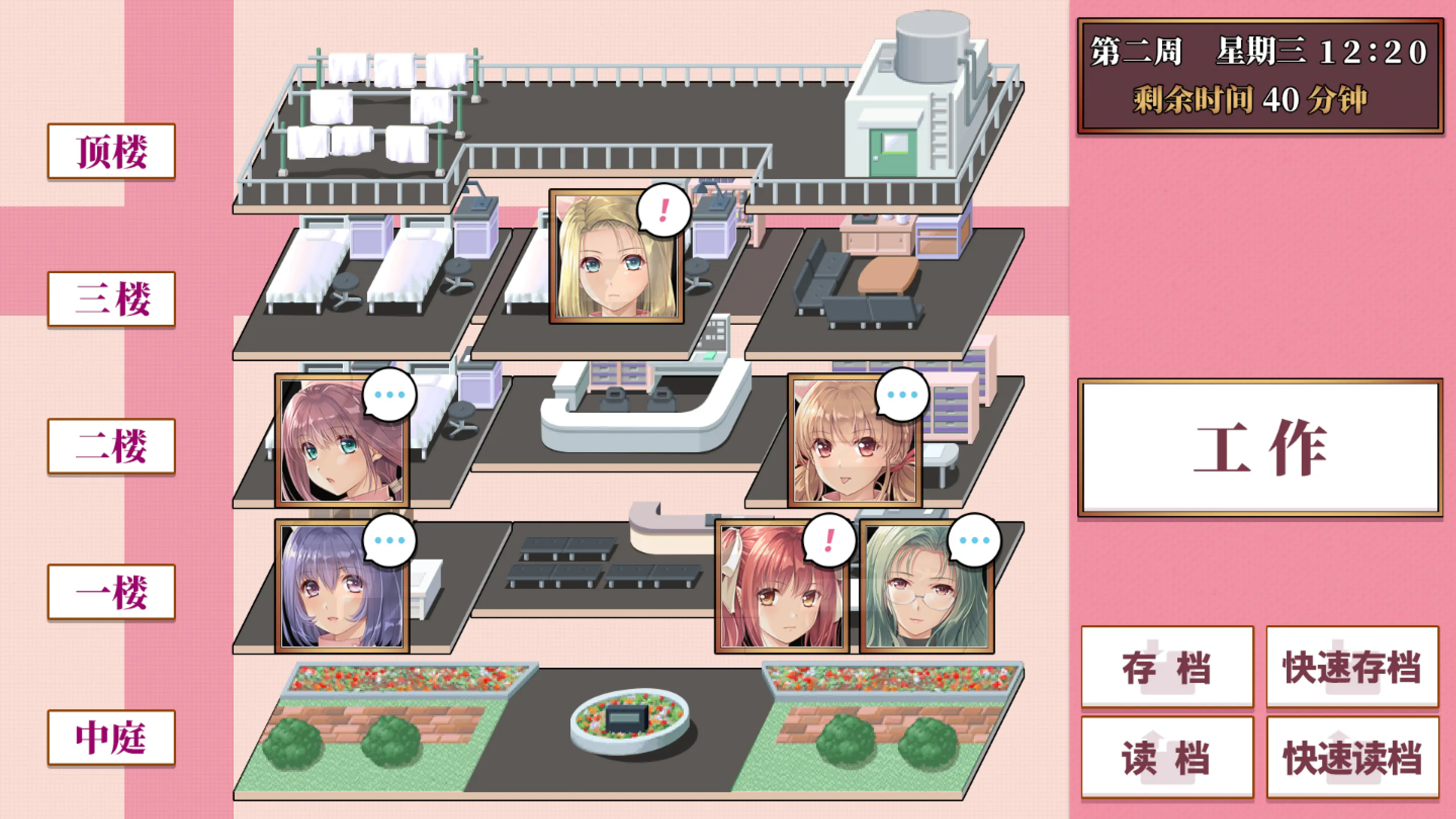The width and height of the screenshot is (1456, 819).
Task: Click the large 工作 work button
Action: (x=1260, y=447)
